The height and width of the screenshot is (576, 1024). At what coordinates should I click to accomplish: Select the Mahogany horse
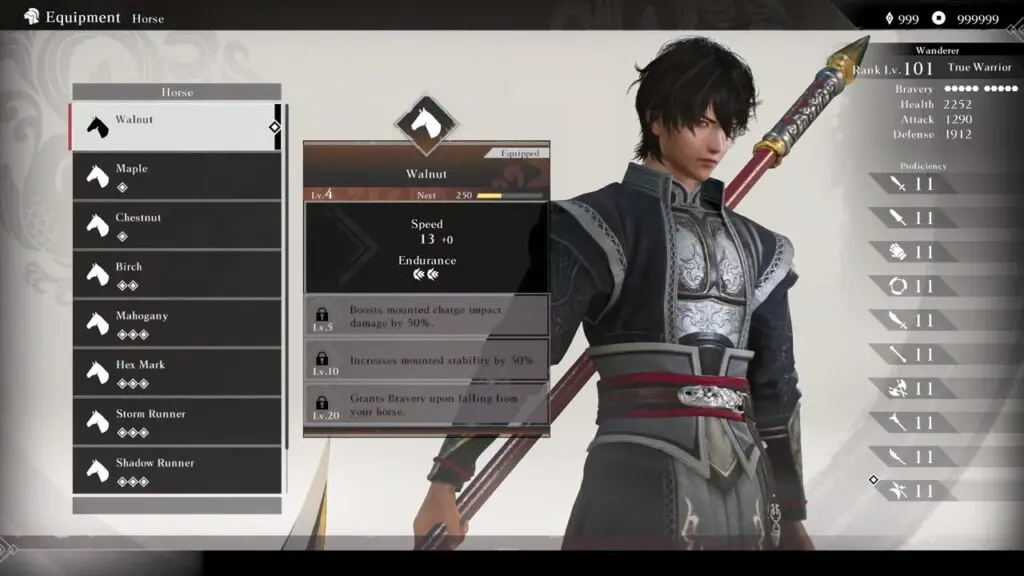coord(177,323)
